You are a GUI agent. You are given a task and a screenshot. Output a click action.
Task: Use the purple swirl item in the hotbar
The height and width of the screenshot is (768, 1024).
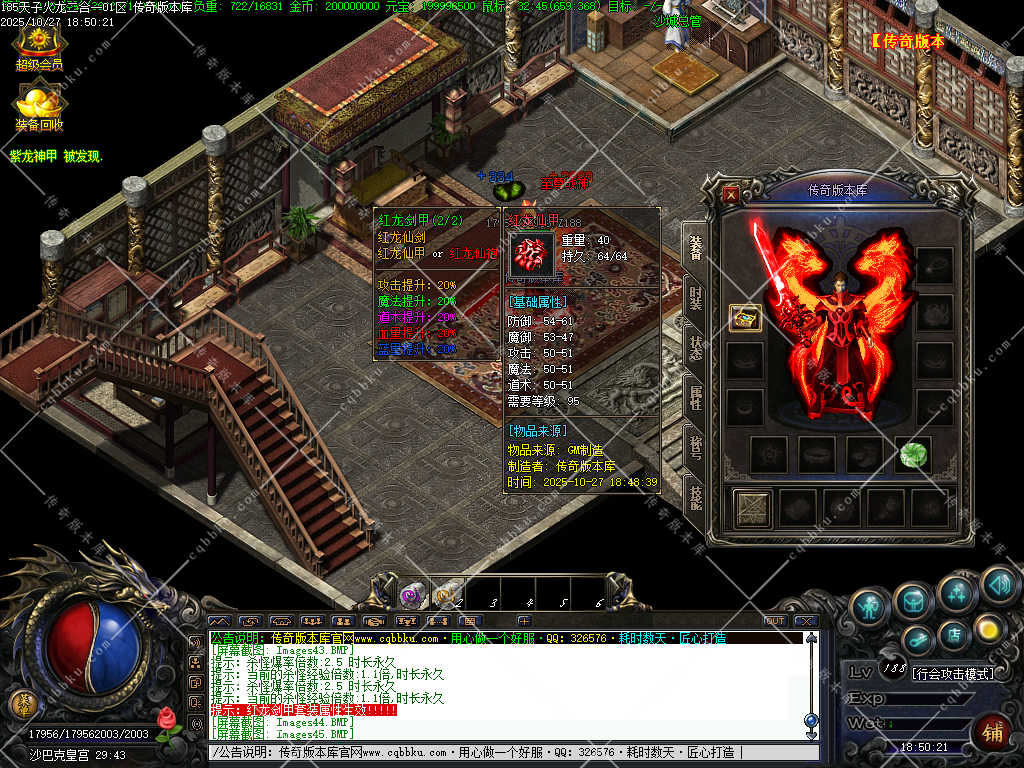click(x=409, y=596)
